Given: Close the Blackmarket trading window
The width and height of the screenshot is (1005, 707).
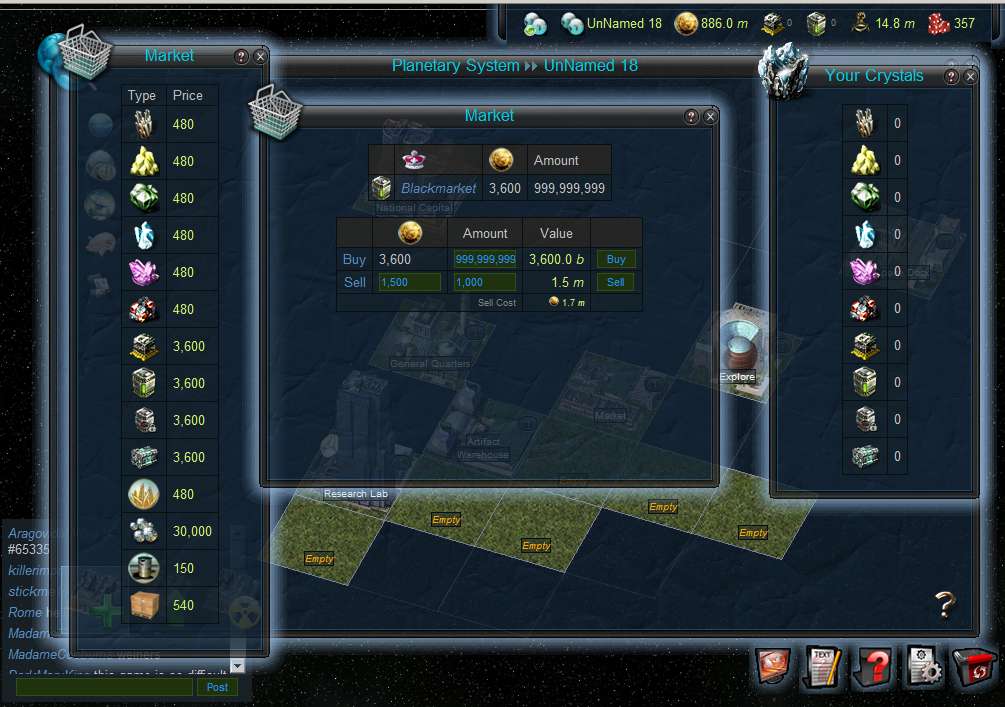Looking at the screenshot, I should coord(711,117).
